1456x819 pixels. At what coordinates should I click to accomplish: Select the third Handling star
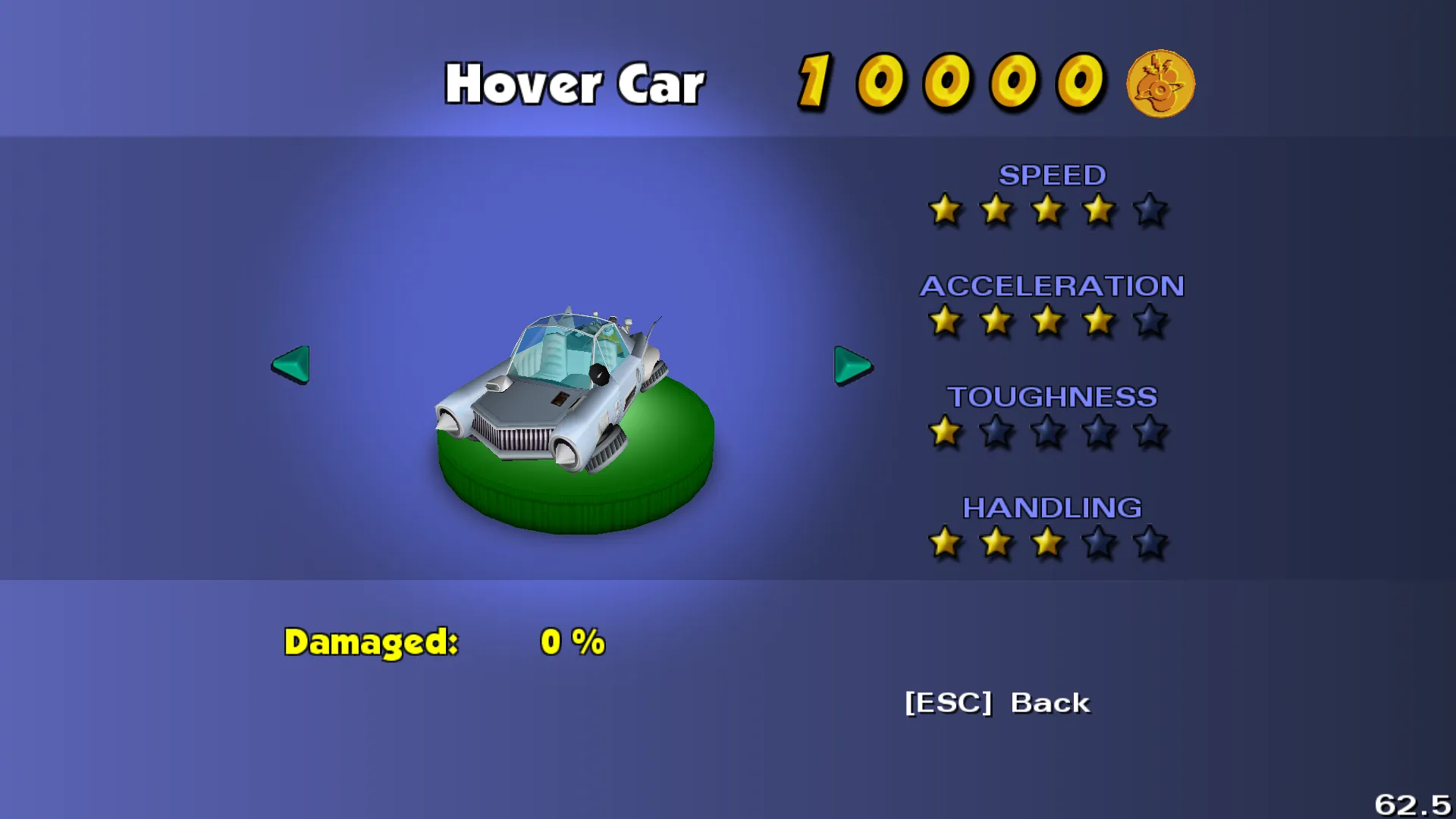pyautogui.click(x=1047, y=543)
